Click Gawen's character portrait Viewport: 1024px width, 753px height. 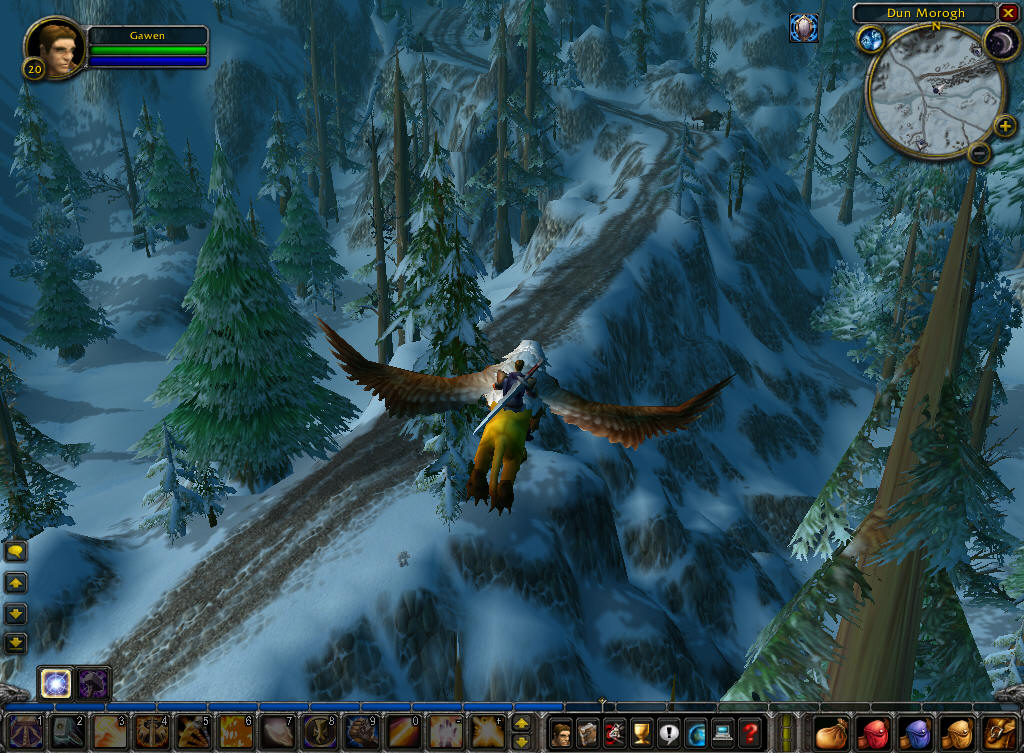click(55, 48)
